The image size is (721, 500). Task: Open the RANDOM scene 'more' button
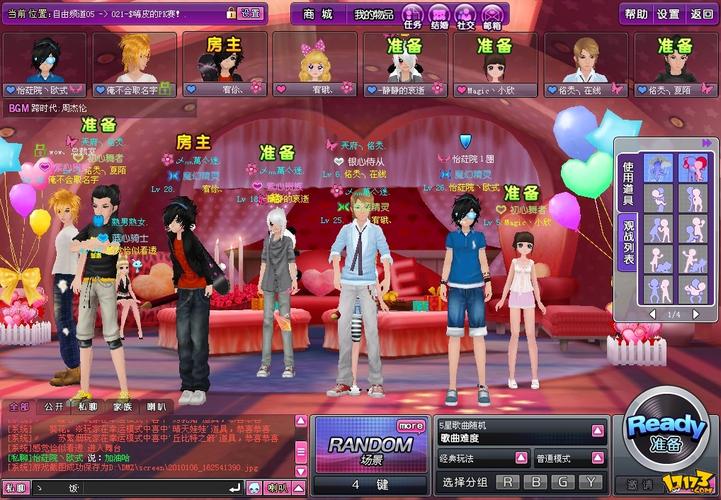[410, 425]
